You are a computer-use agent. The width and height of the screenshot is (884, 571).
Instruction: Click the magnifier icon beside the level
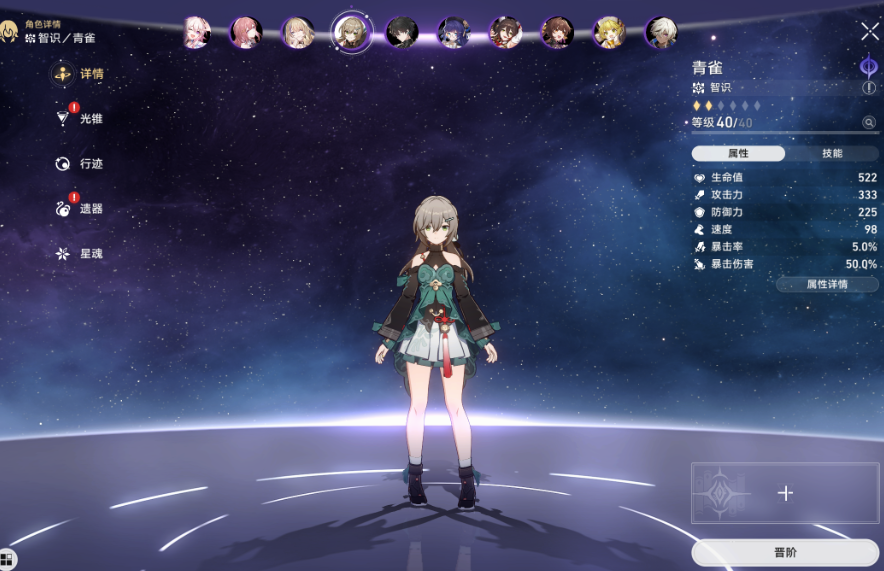869,123
